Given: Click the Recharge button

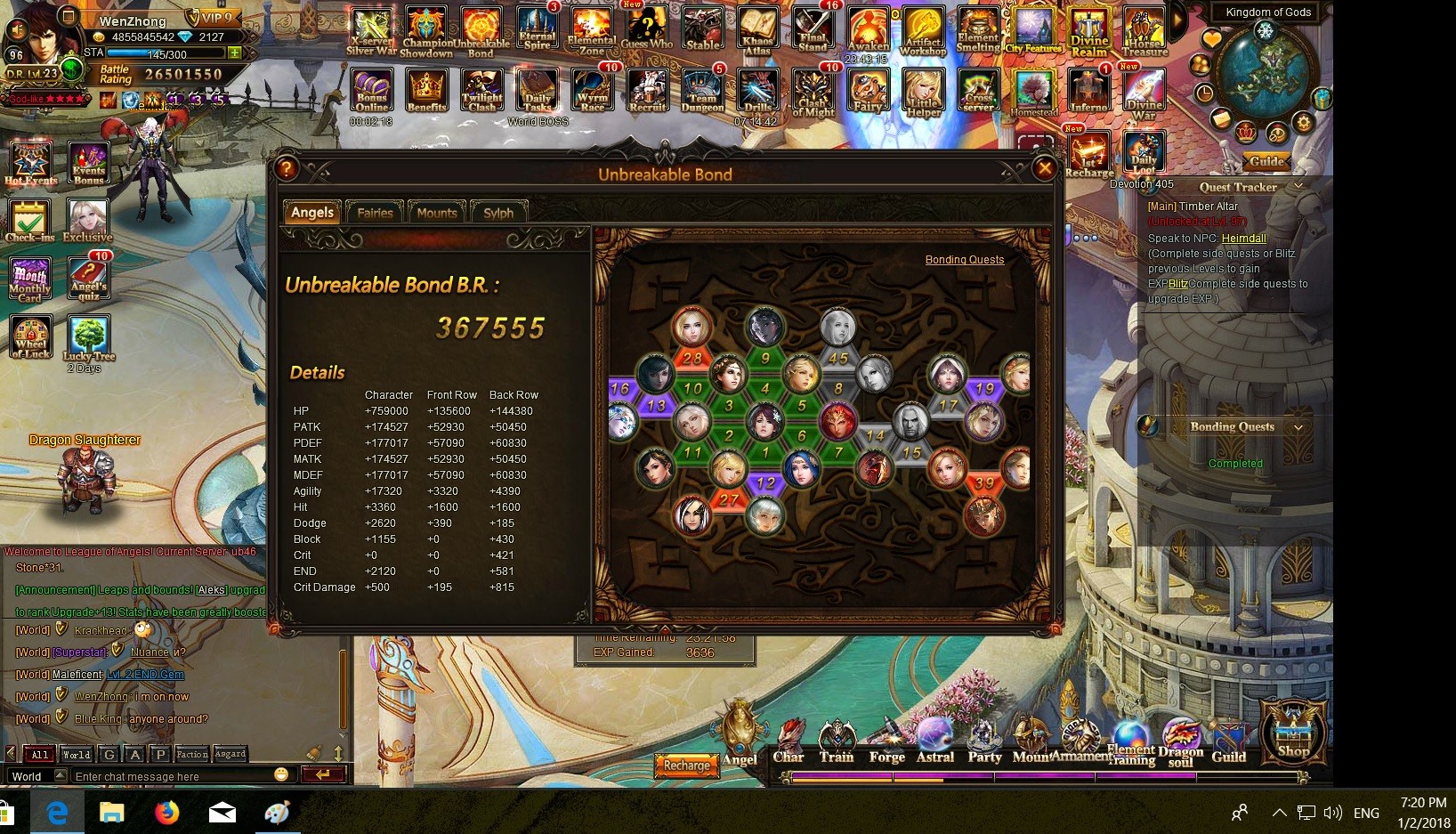Looking at the screenshot, I should coord(687,765).
